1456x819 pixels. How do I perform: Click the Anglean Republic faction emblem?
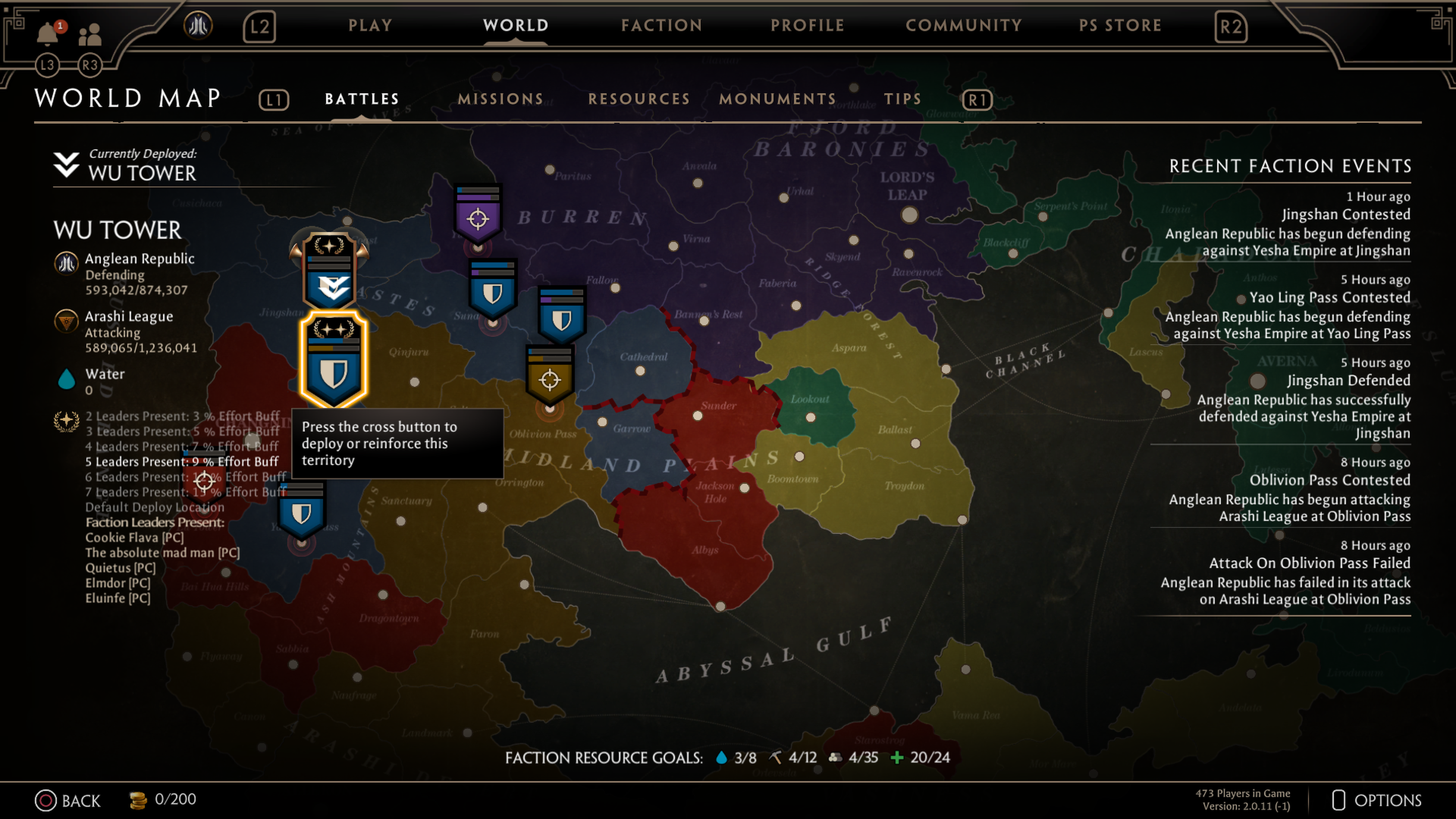pyautogui.click(x=67, y=263)
